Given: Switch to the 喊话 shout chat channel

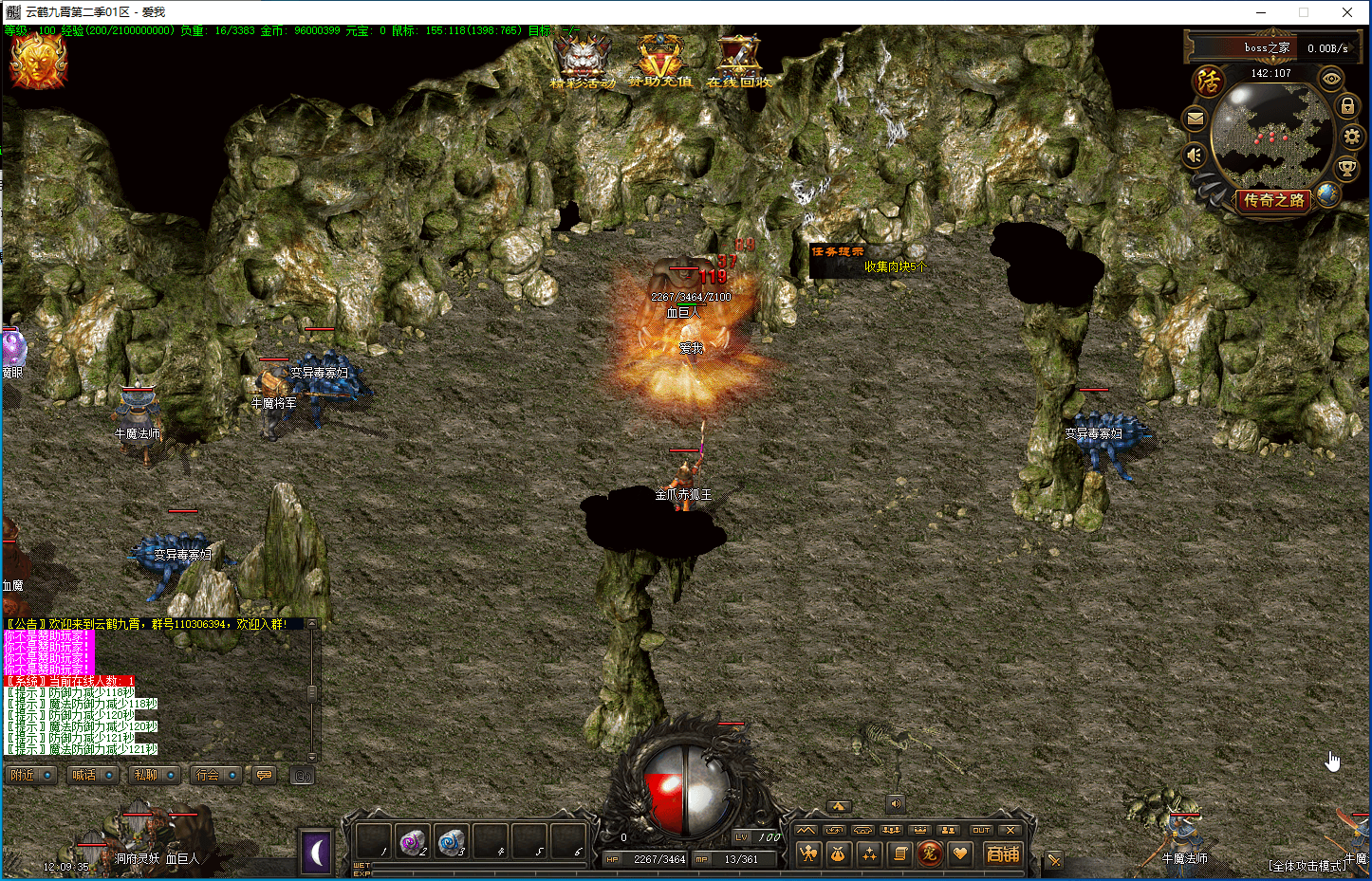Looking at the screenshot, I should pyautogui.click(x=92, y=775).
